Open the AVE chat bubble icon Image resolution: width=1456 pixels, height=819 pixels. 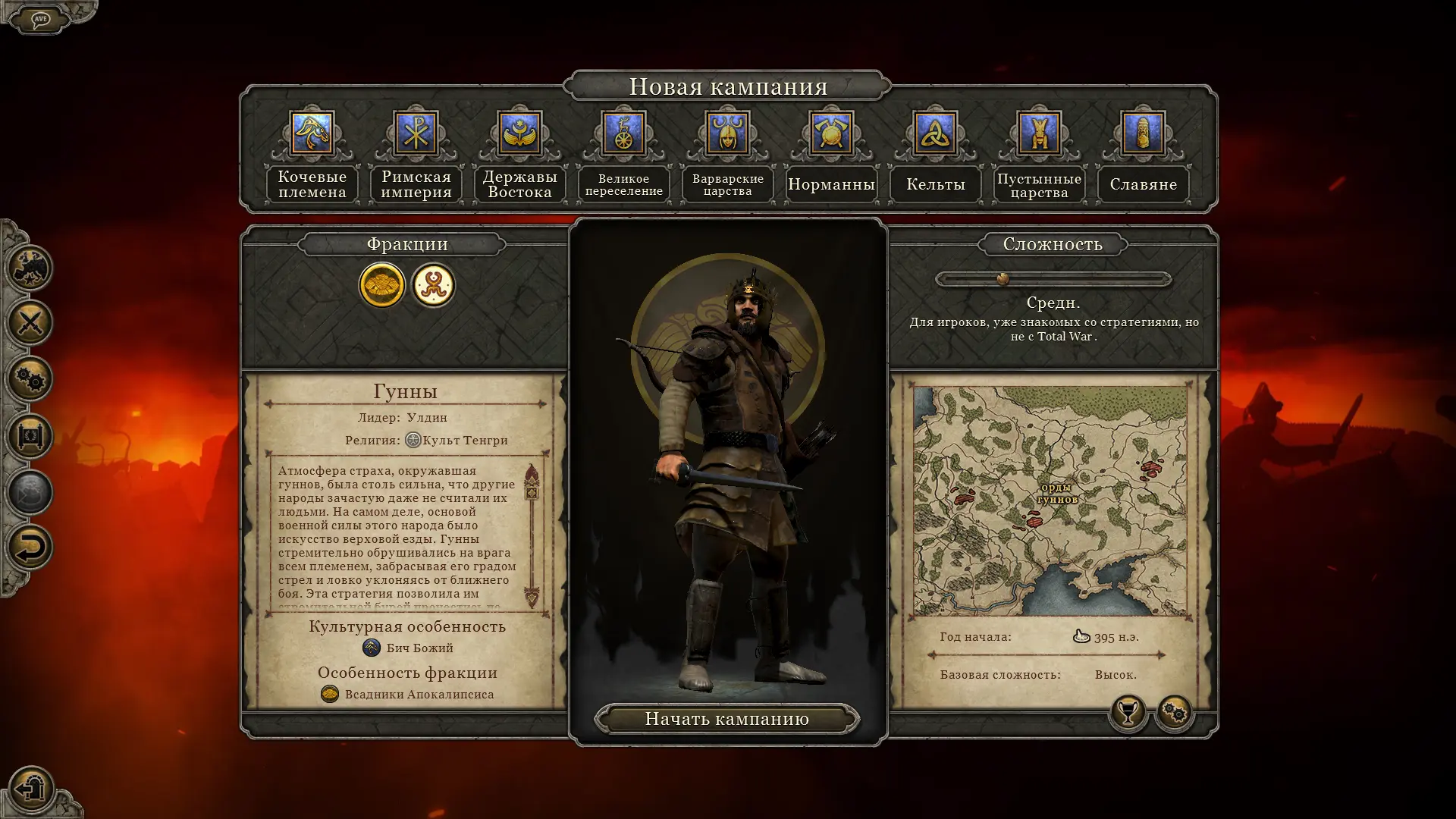(x=40, y=19)
